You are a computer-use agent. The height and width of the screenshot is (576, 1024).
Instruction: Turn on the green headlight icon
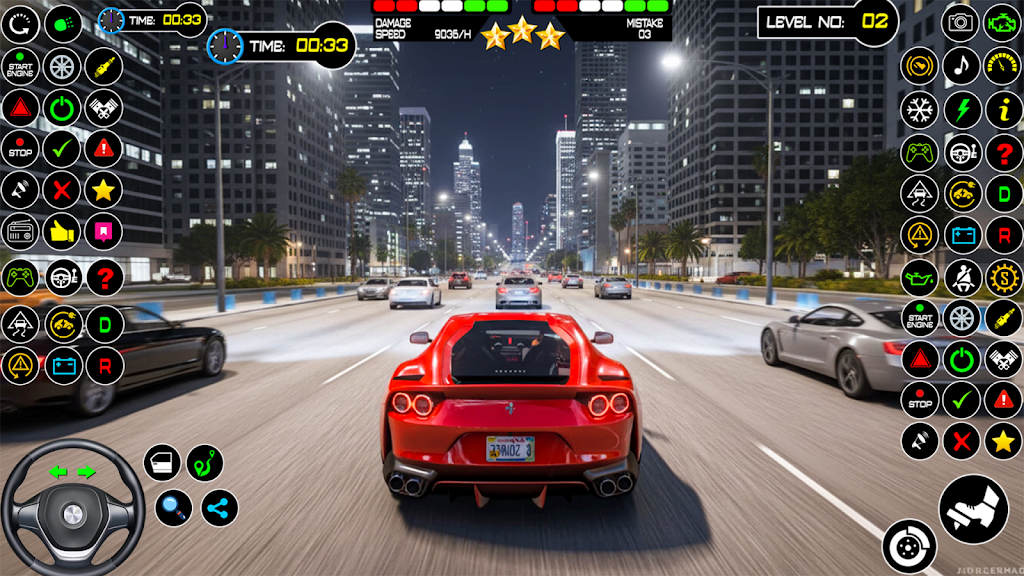coord(63,22)
